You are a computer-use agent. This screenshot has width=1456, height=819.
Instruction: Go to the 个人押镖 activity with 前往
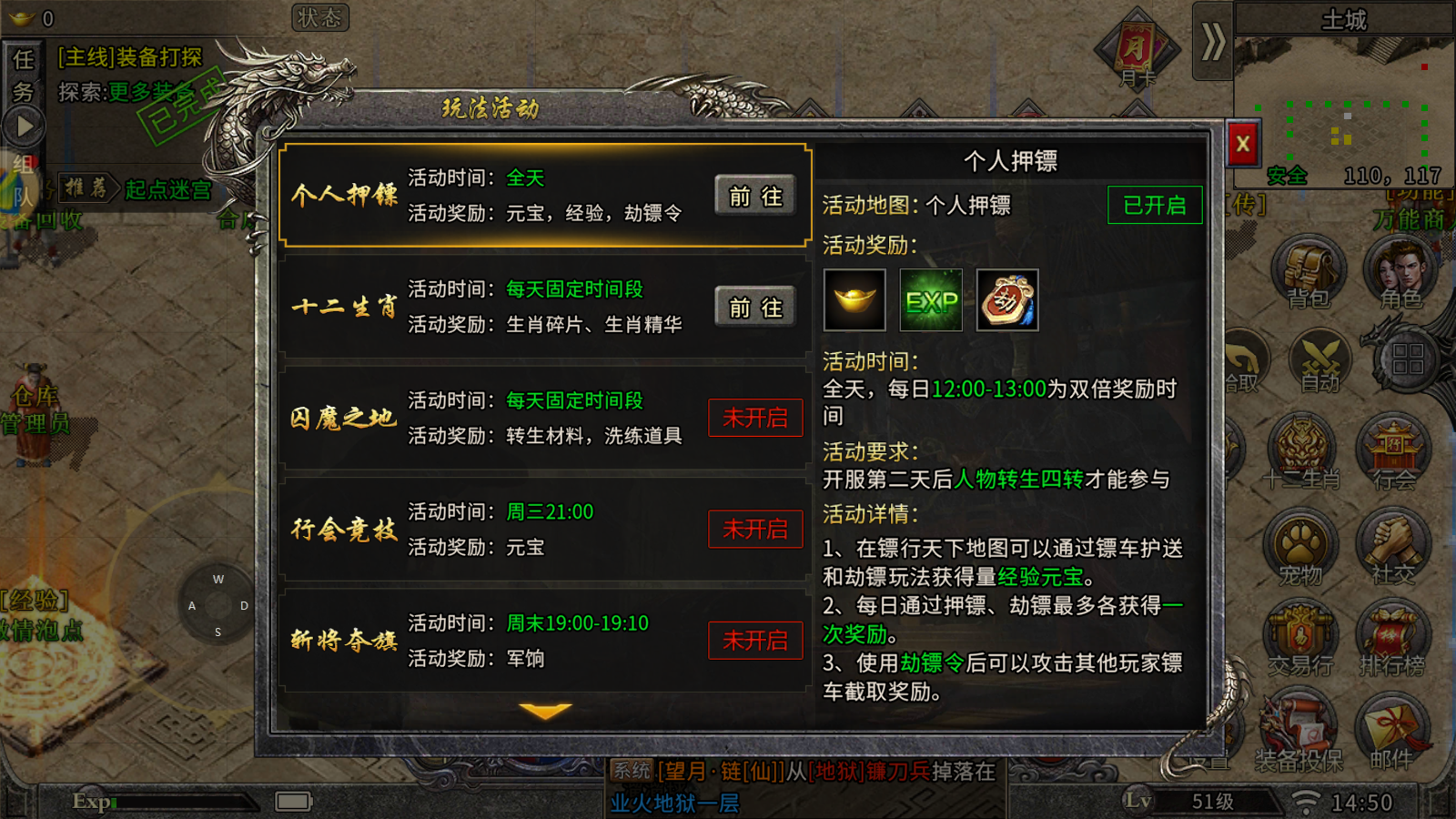click(755, 197)
